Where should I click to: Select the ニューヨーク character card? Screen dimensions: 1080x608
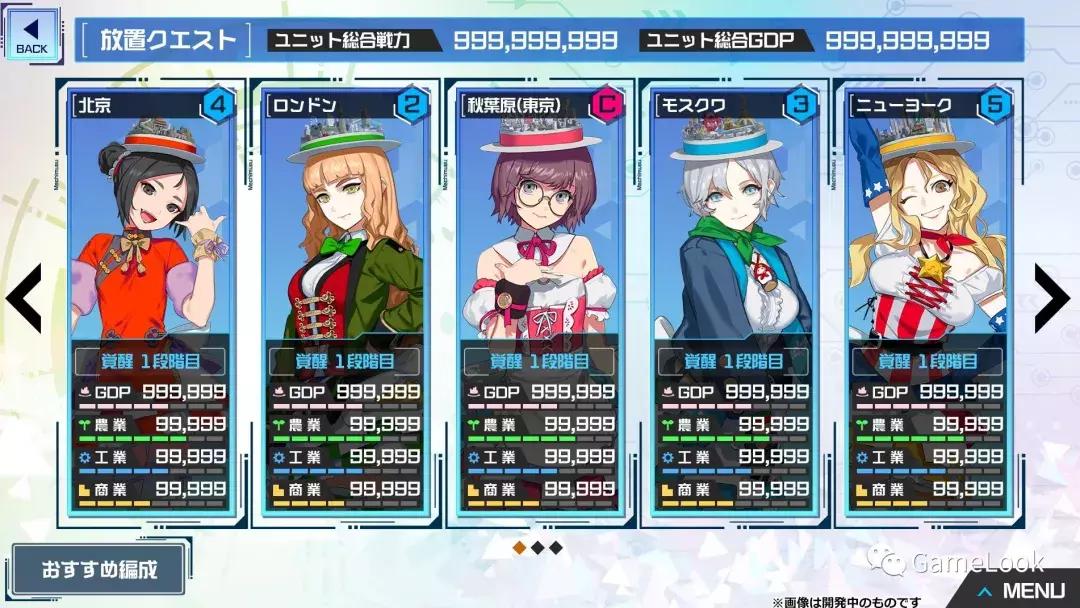click(x=926, y=300)
